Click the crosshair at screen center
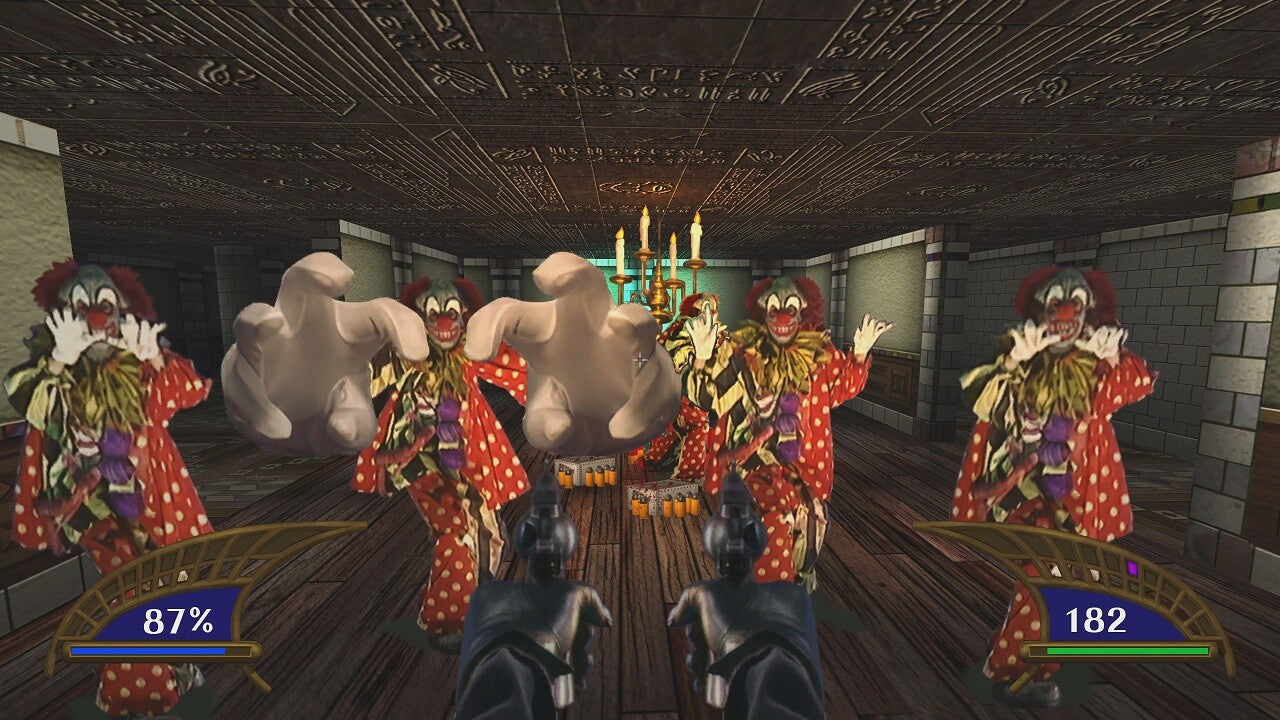Screen dimensions: 1280x720 tap(639, 357)
